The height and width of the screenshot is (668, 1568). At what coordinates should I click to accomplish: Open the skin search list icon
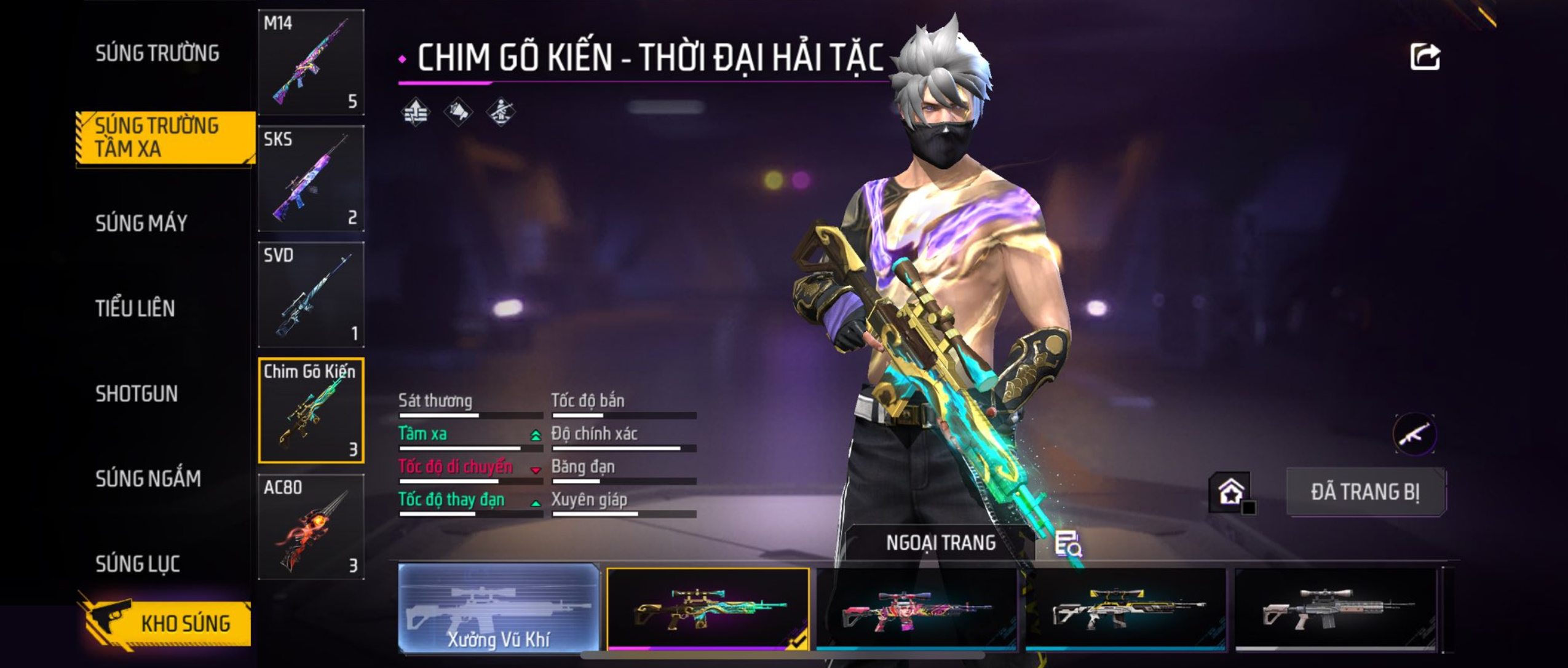[1068, 544]
